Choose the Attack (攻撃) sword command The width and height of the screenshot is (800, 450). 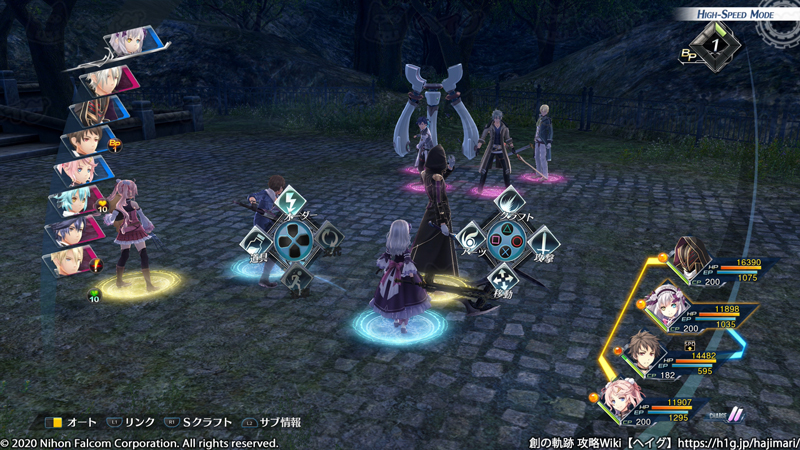tap(543, 241)
